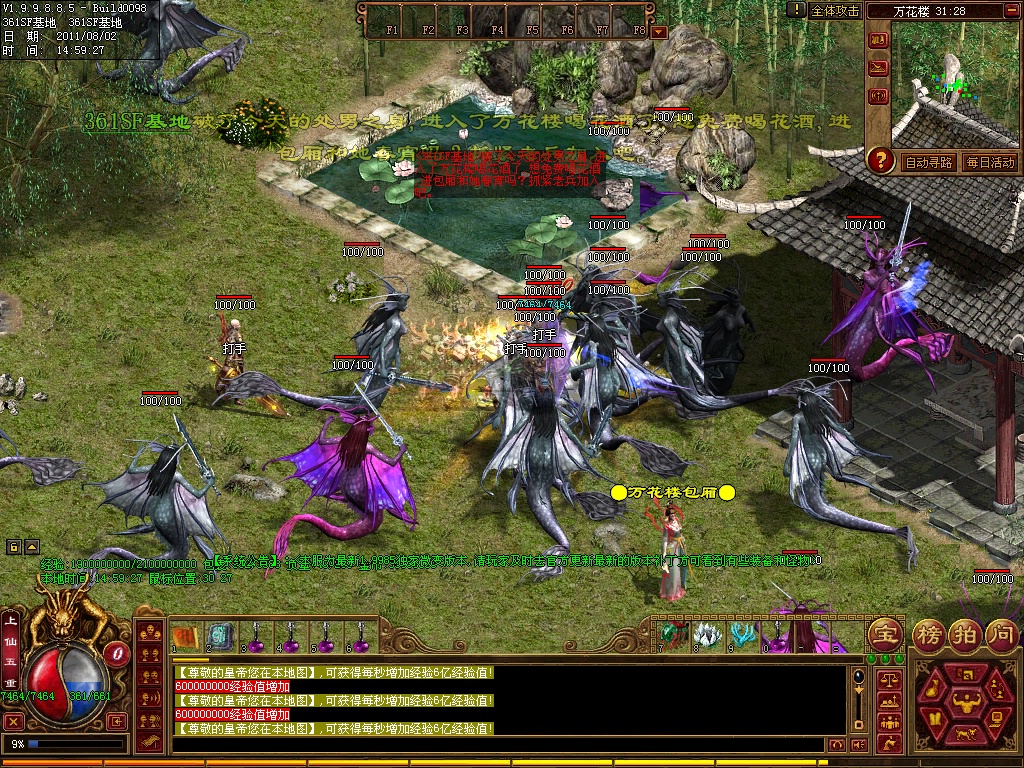Viewport: 1024px width, 768px height.
Task: Open the 拍 auction round button
Action: tap(966, 634)
